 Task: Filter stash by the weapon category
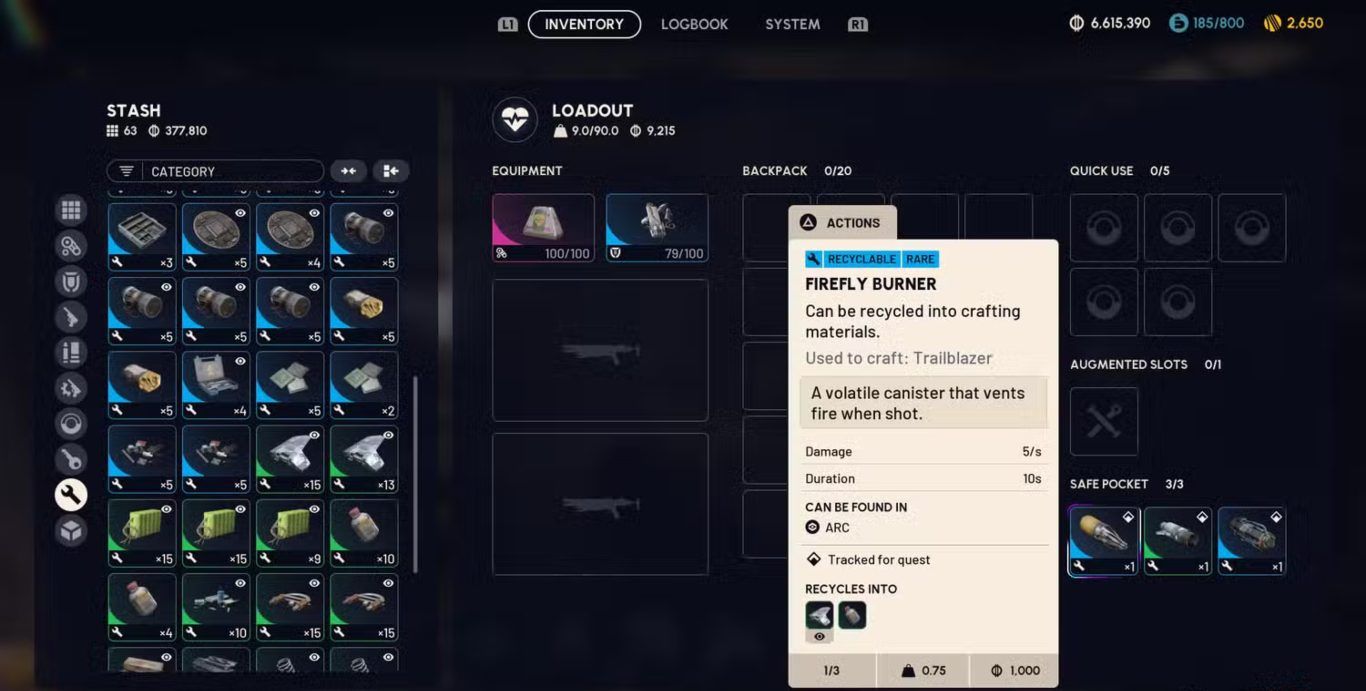[x=71, y=317]
